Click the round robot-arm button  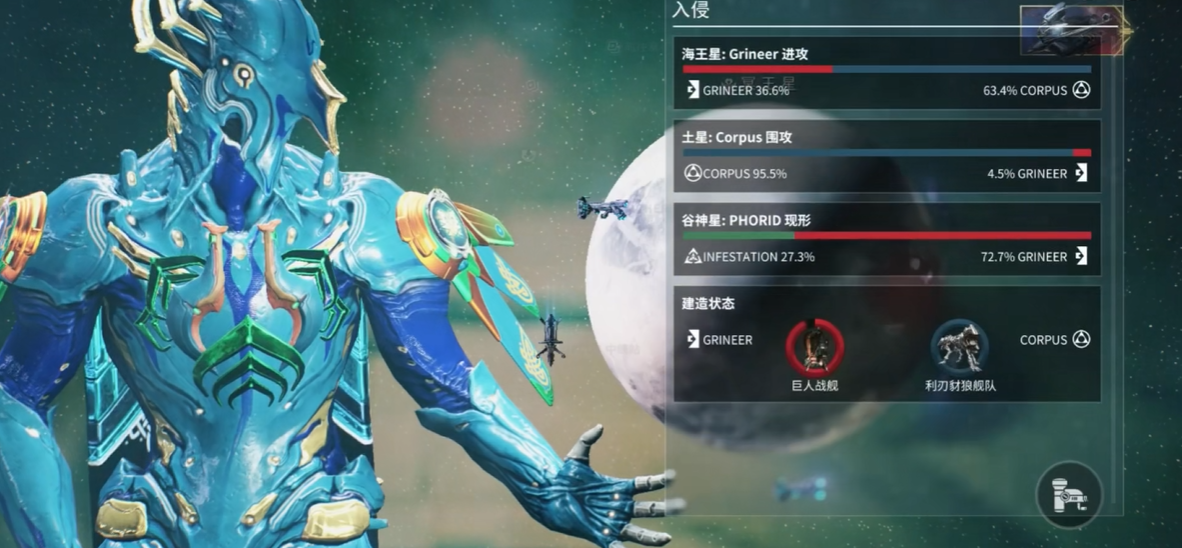[x=1069, y=494]
